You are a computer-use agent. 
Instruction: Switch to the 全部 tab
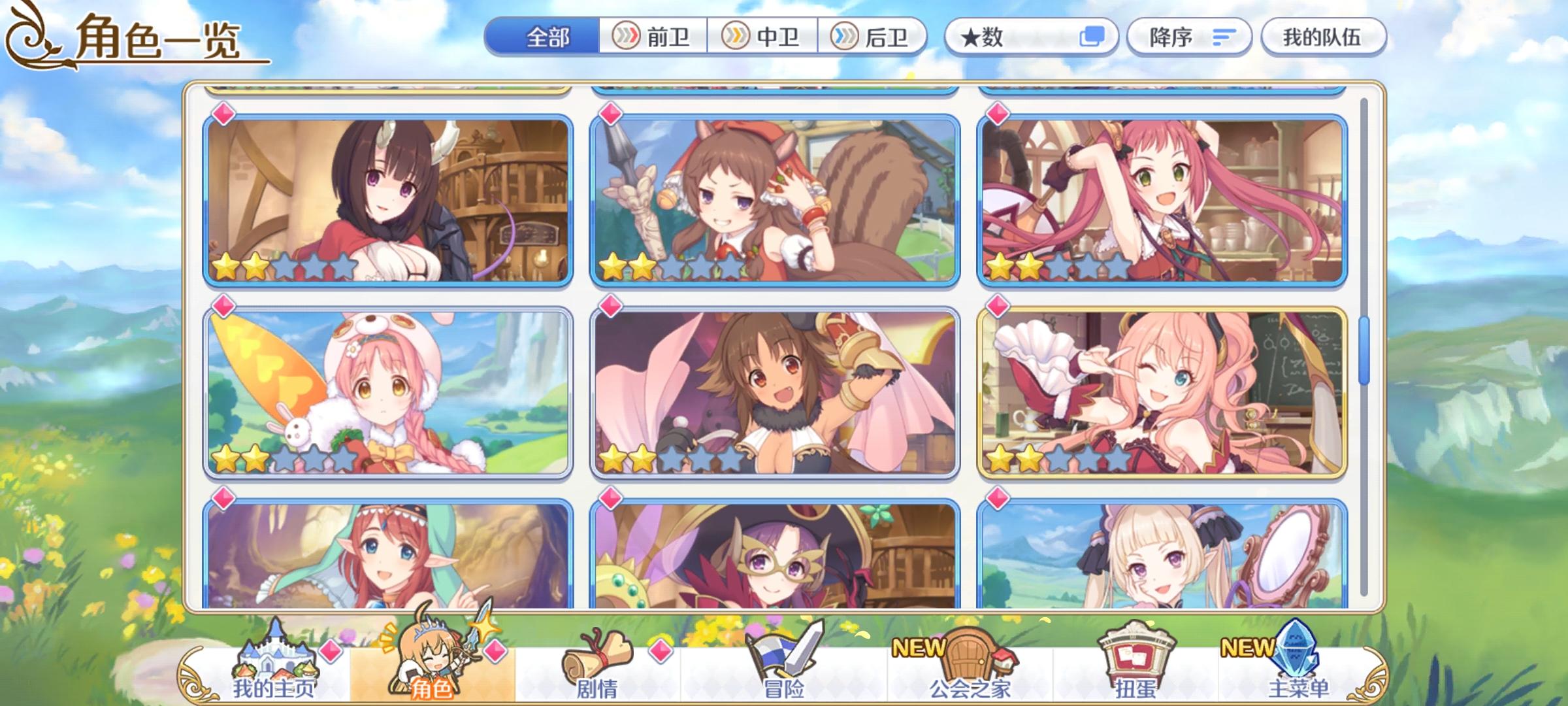point(549,37)
